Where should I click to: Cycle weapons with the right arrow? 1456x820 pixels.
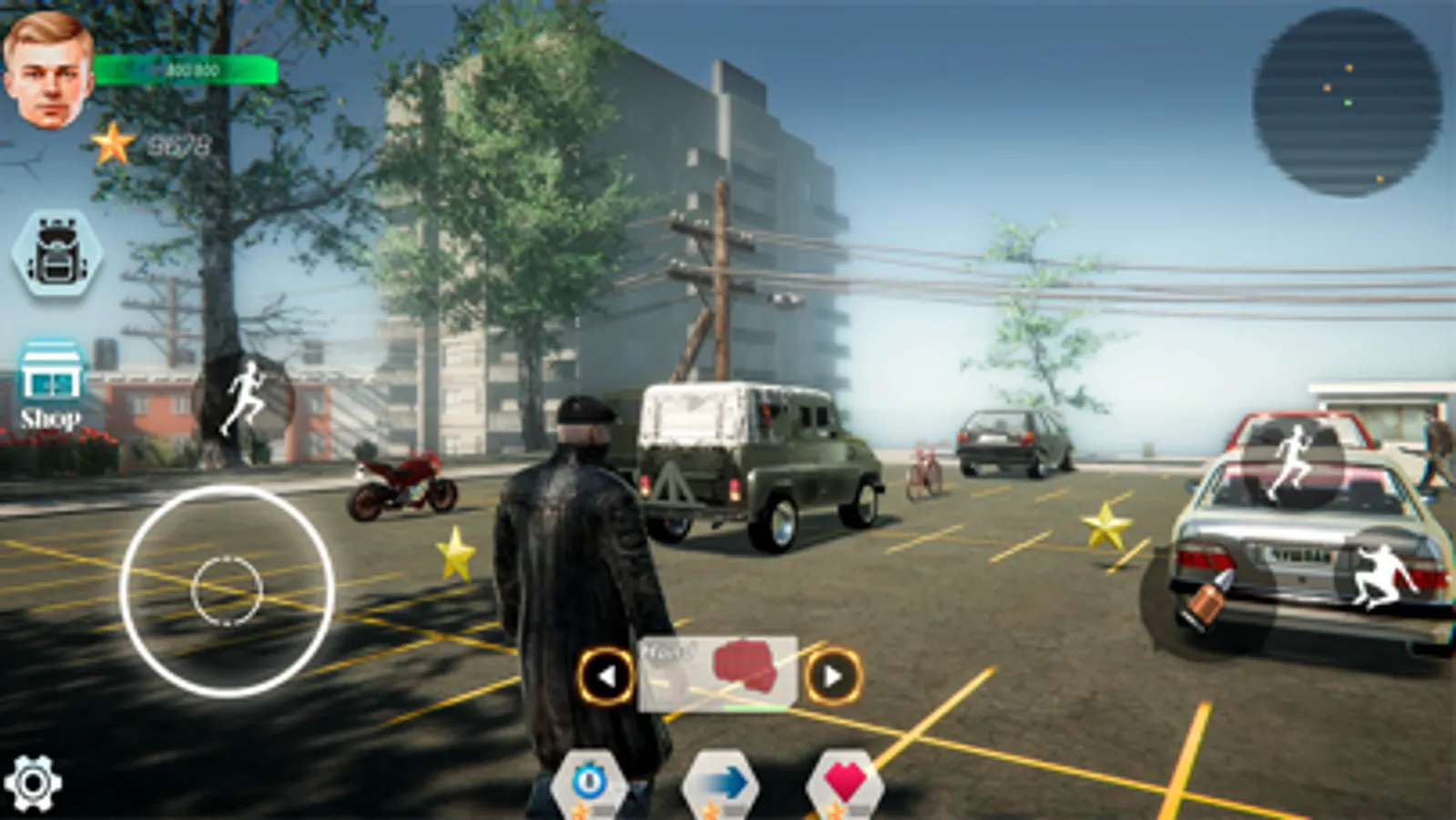(x=833, y=674)
